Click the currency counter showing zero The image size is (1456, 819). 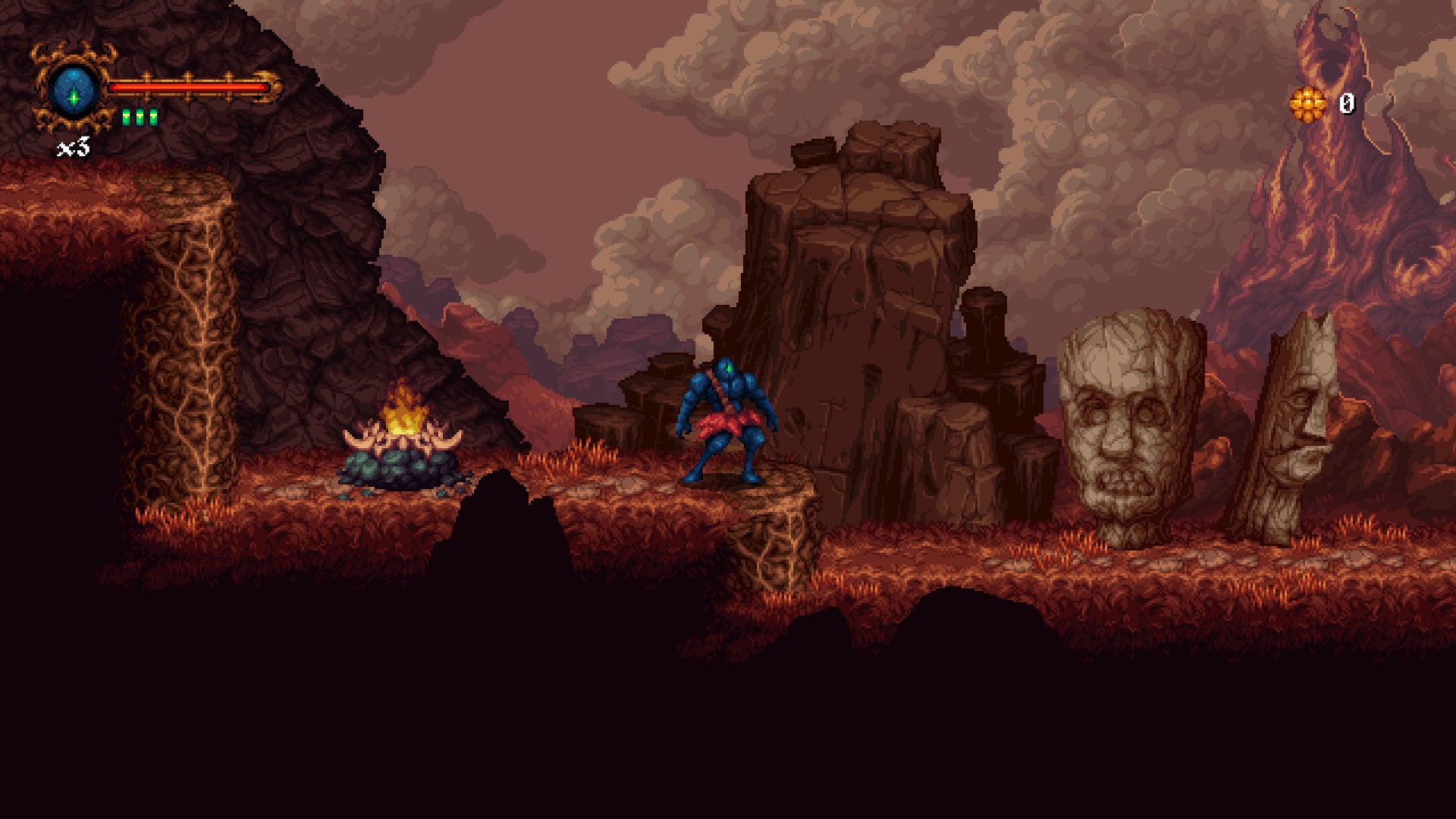(x=1347, y=105)
